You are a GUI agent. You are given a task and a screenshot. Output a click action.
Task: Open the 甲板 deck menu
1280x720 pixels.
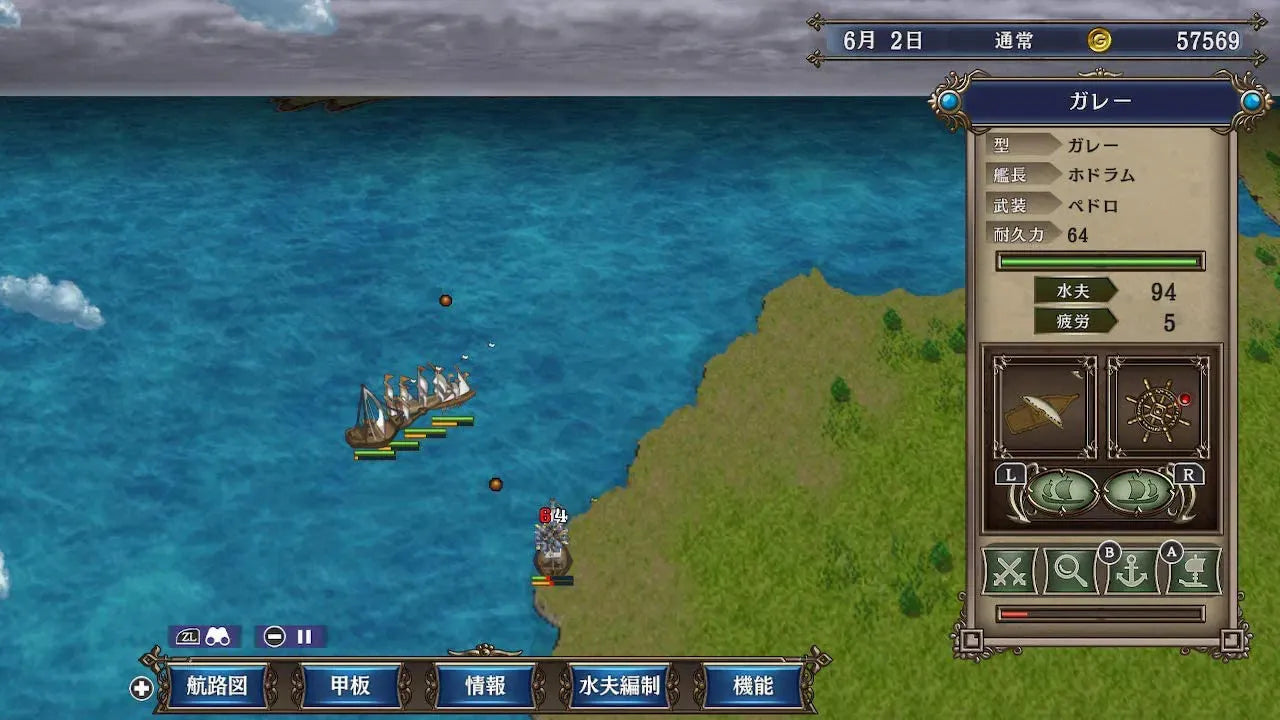tap(350, 686)
